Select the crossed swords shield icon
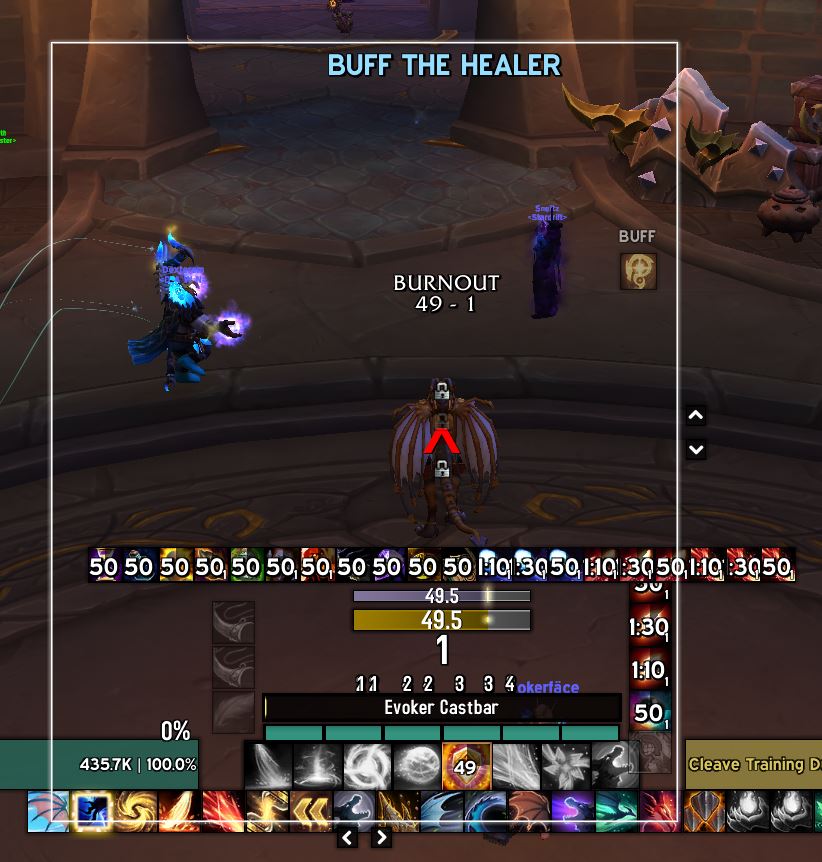The image size is (822, 862). pyautogui.click(x=704, y=810)
